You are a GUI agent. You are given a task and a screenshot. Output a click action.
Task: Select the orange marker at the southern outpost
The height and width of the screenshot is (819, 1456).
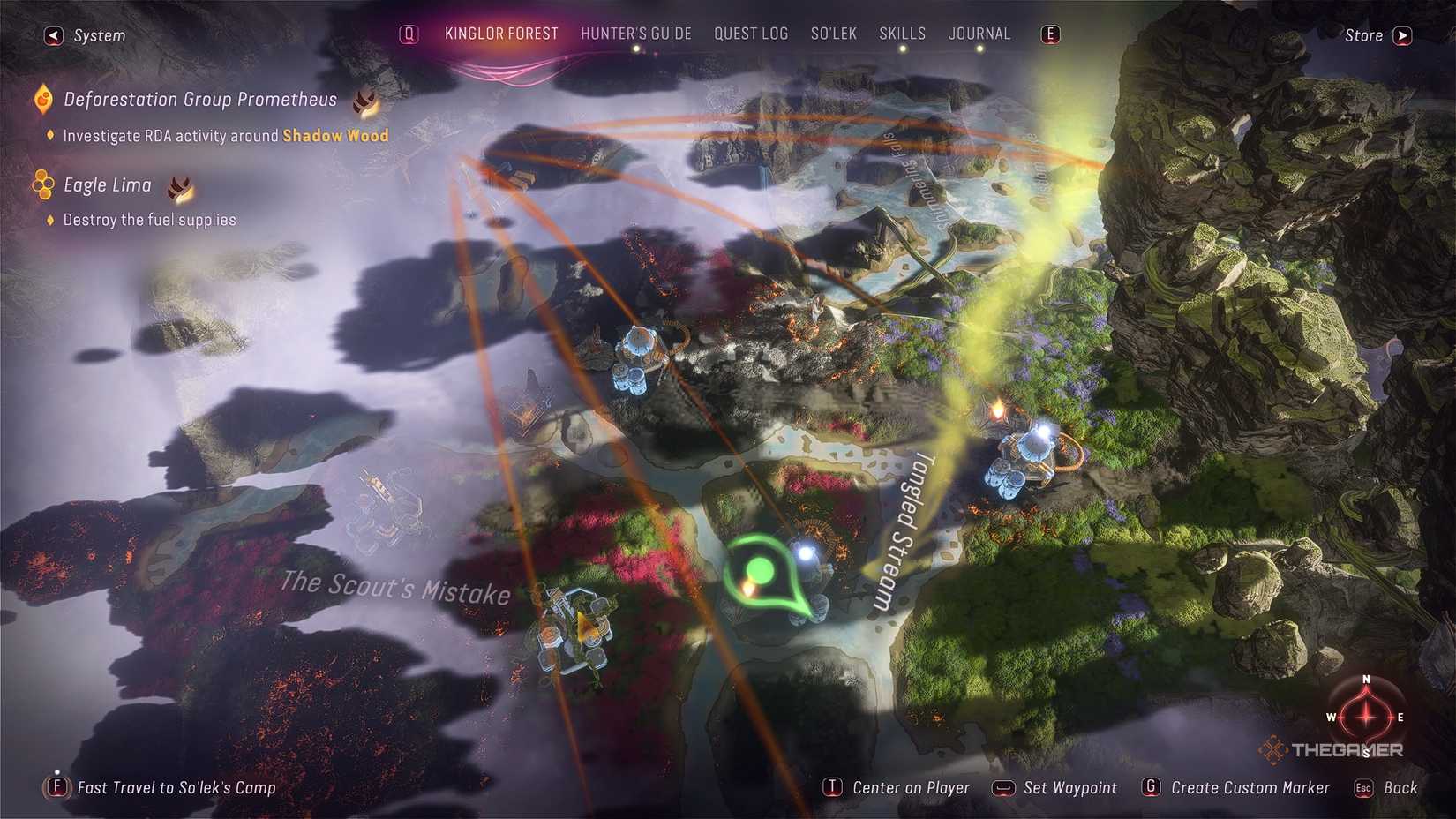point(585,627)
